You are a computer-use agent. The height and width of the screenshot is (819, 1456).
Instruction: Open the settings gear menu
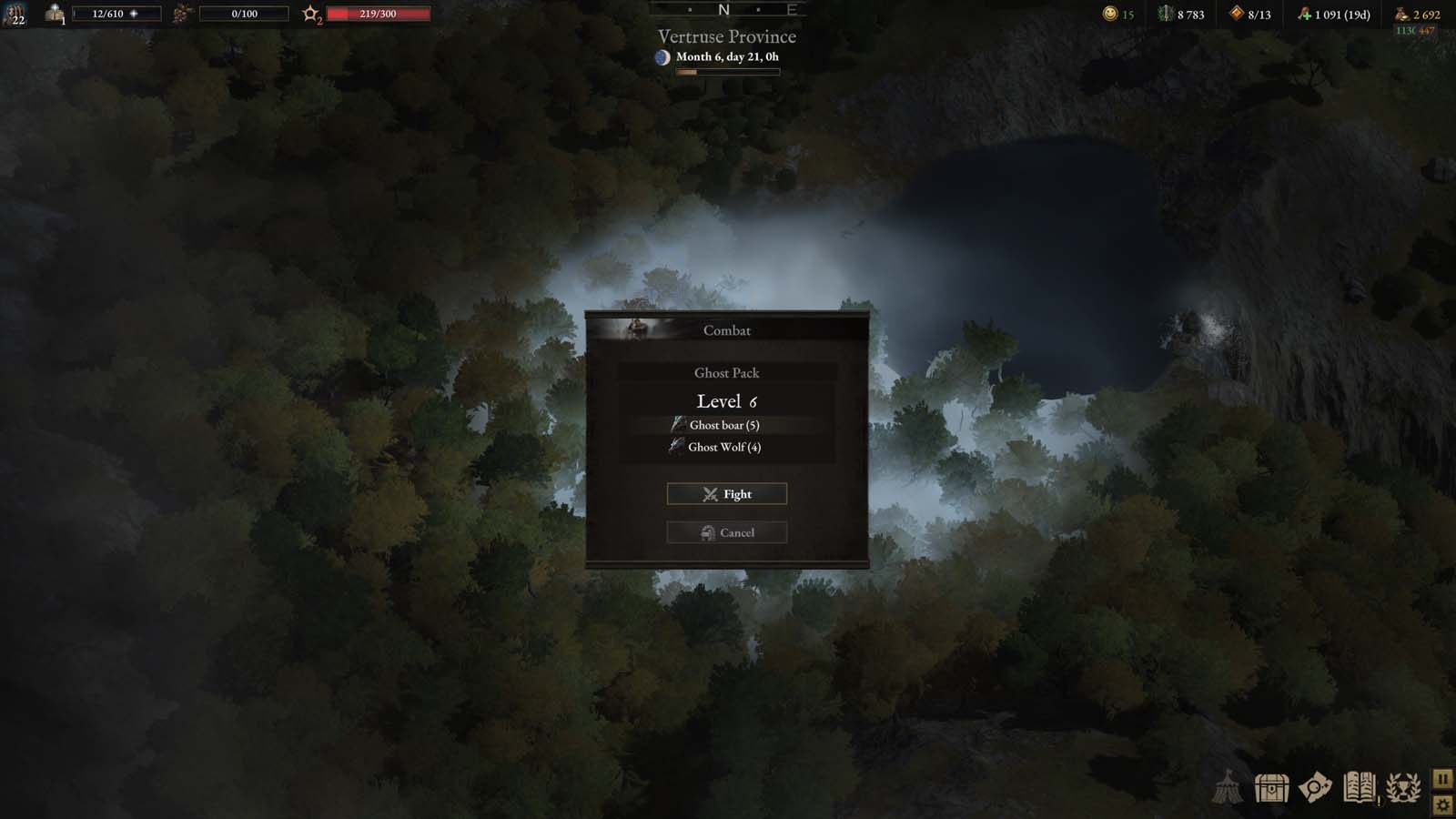[1443, 806]
